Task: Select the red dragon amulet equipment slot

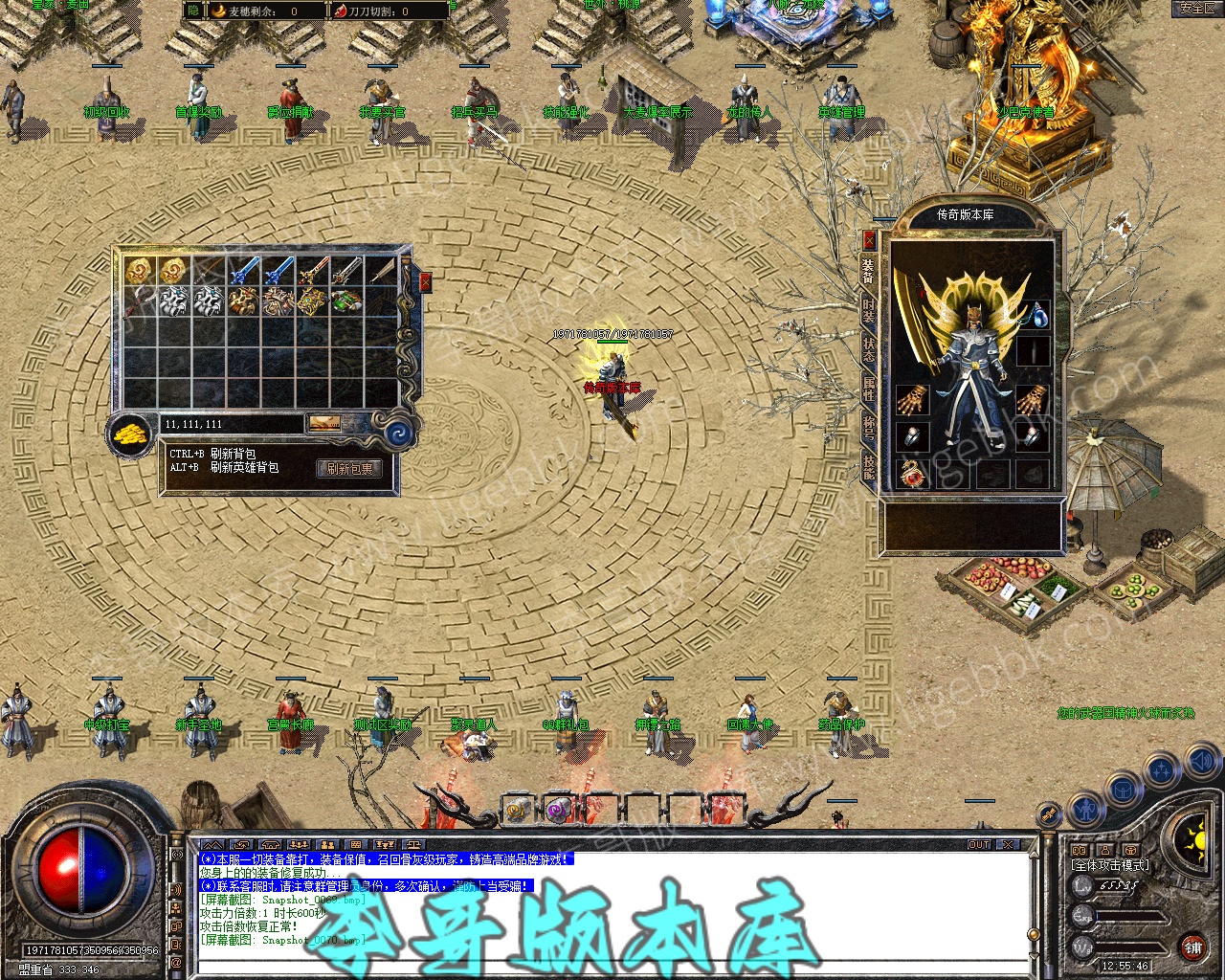Action: (x=912, y=473)
